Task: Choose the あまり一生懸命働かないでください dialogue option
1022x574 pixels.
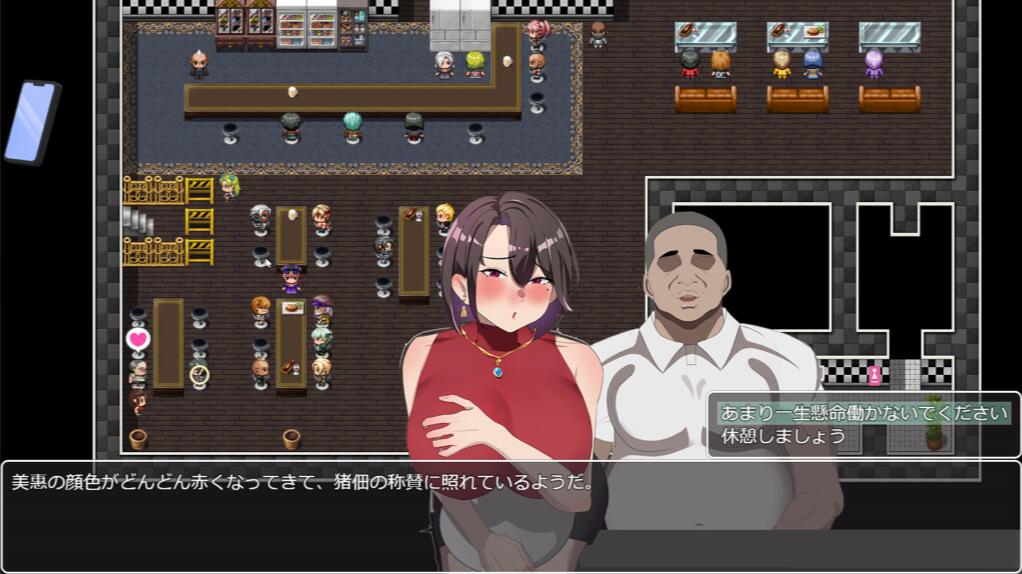Action: point(863,413)
